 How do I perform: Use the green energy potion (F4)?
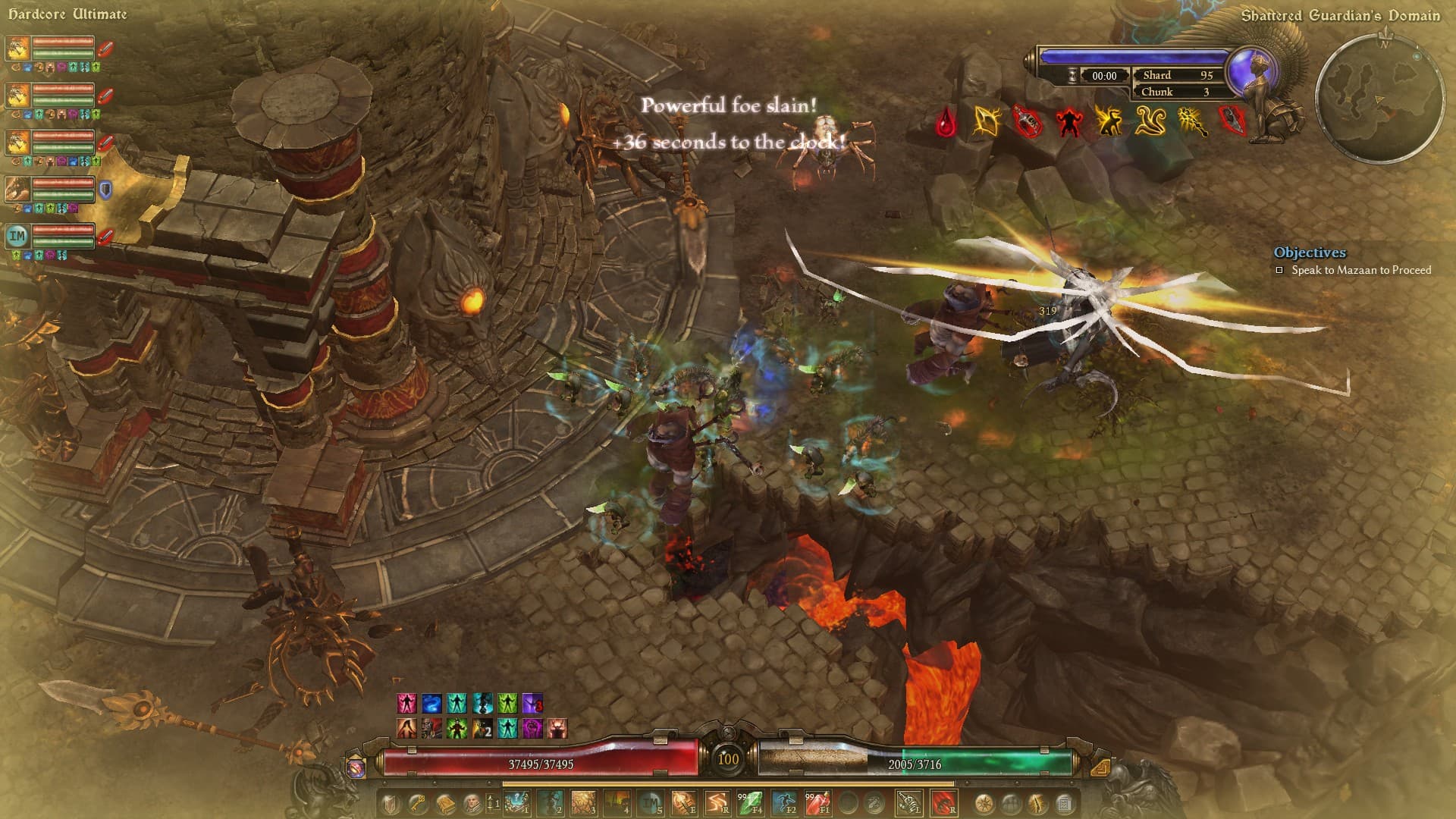click(x=751, y=802)
